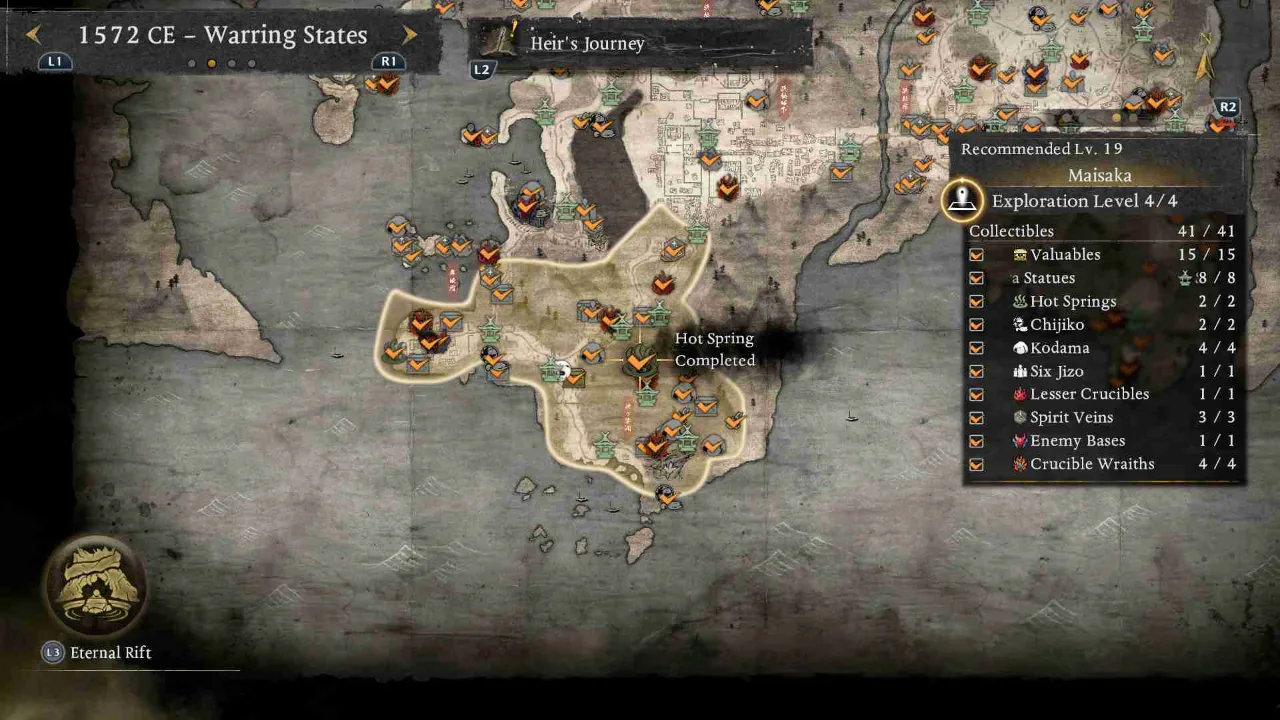This screenshot has height=720, width=1280.
Task: Toggle the Valuables checkbox
Action: [x=976, y=254]
